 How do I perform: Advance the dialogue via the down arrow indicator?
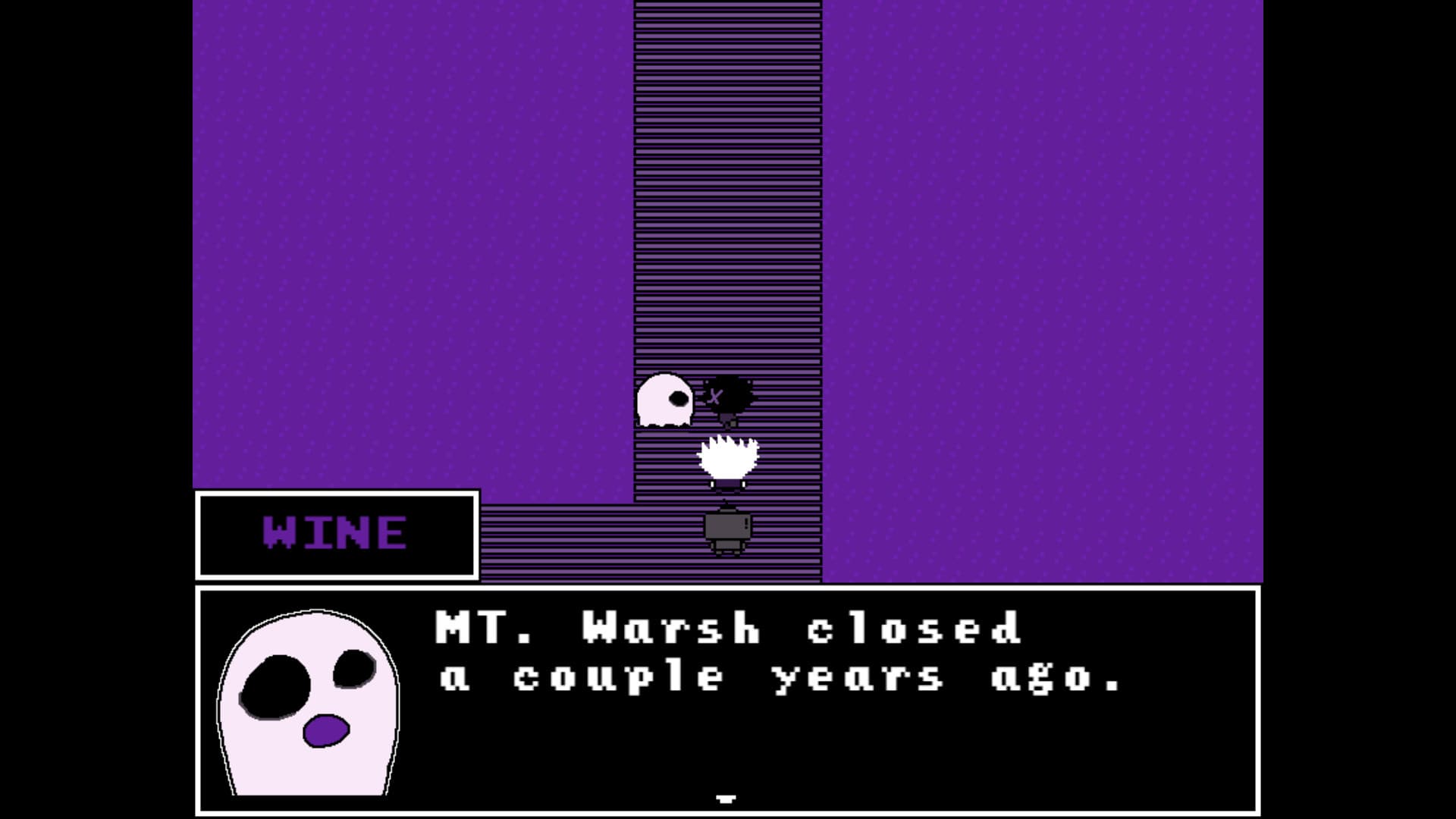tap(726, 798)
